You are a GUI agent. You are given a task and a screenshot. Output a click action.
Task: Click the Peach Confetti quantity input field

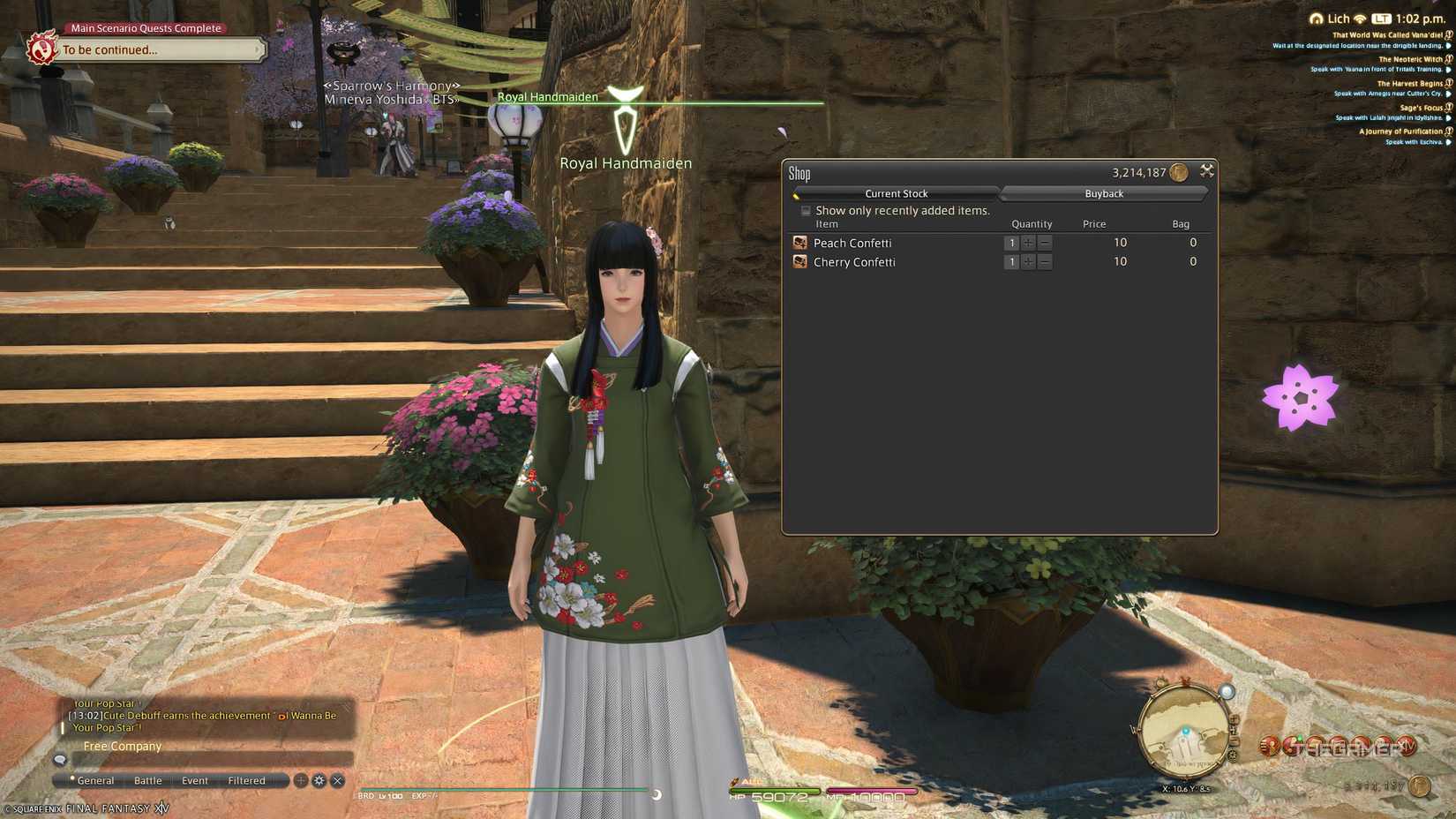tap(1011, 242)
